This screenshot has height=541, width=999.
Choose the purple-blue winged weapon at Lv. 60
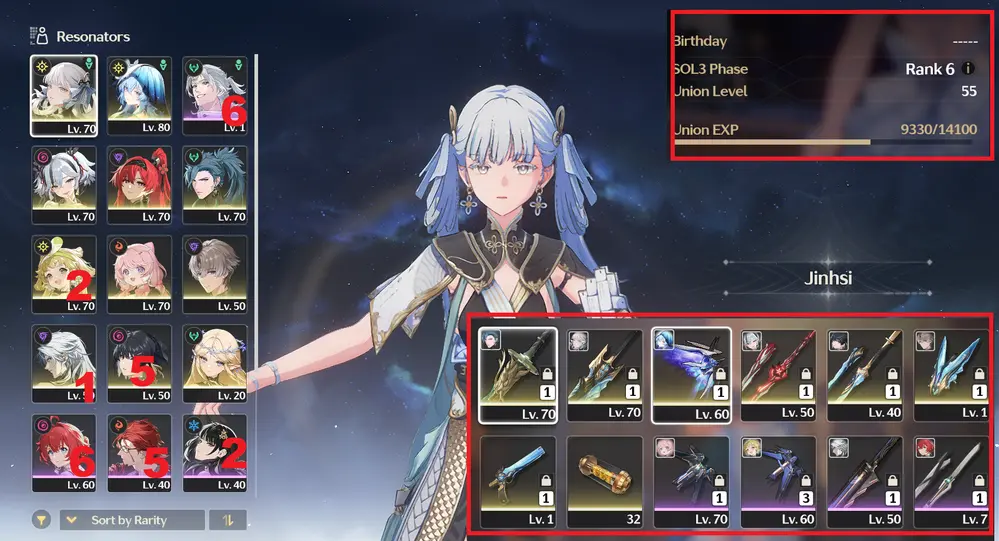click(691, 373)
